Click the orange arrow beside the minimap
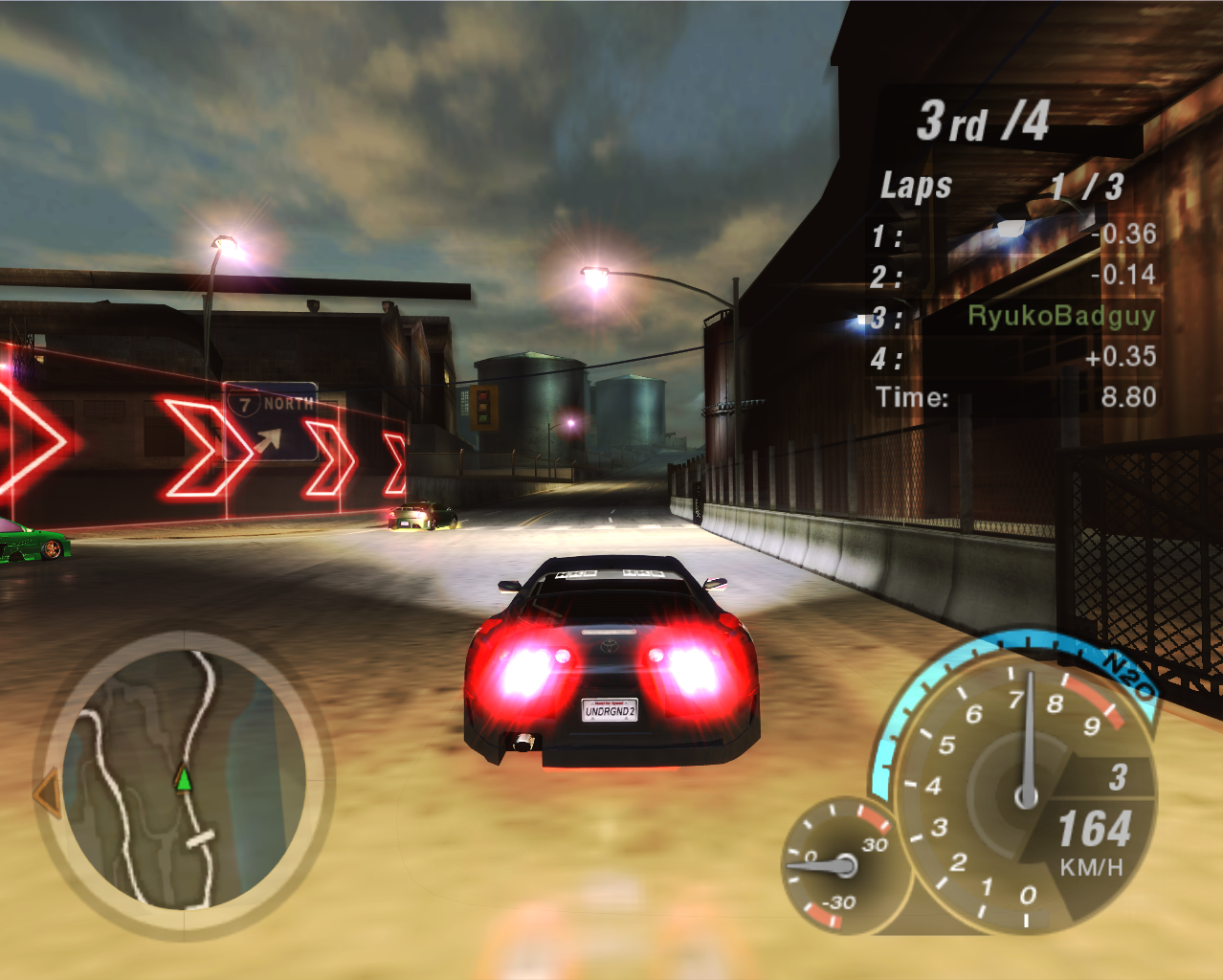 pyautogui.click(x=46, y=794)
